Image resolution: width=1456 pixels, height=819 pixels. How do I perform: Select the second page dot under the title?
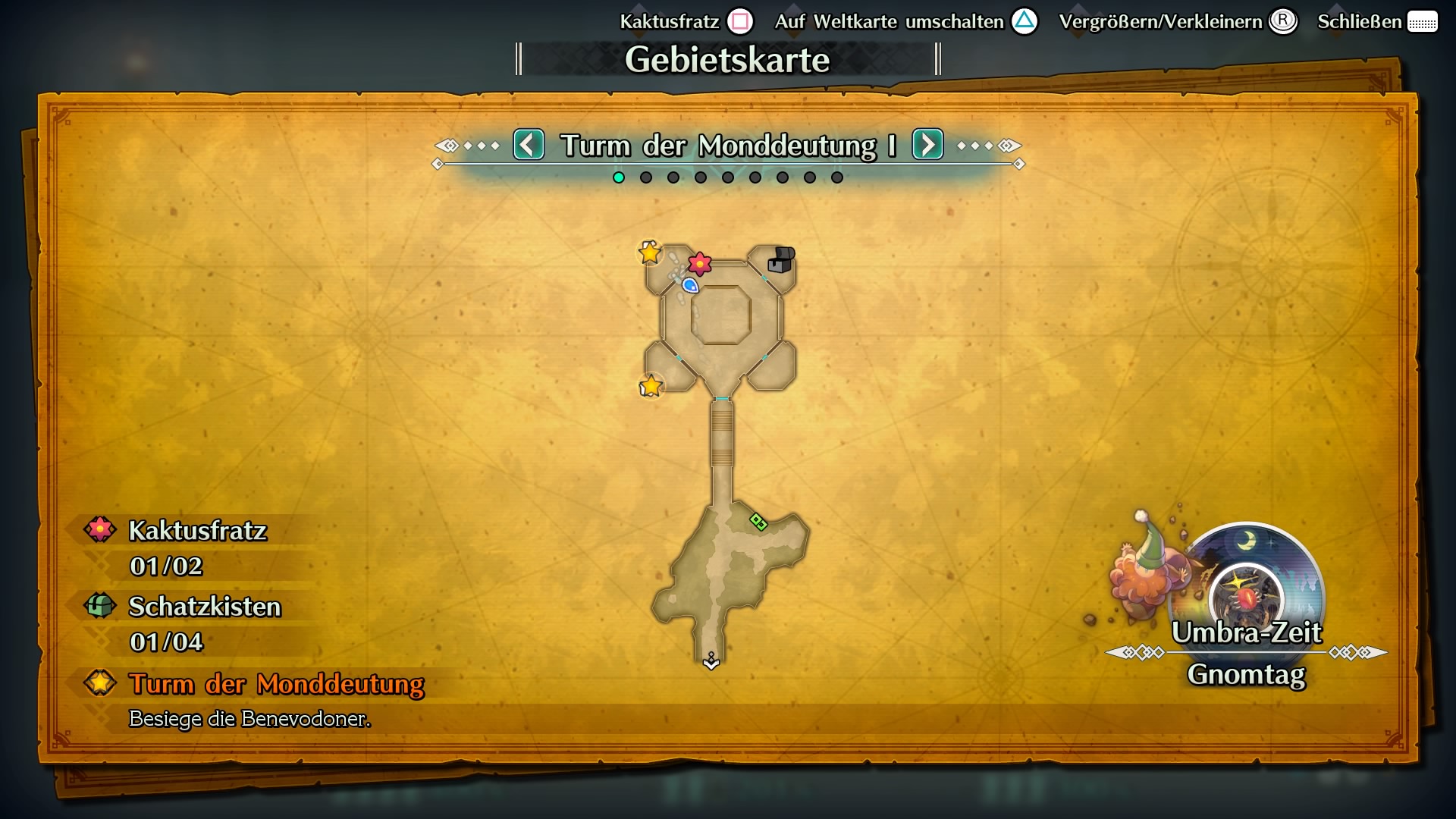click(x=645, y=177)
